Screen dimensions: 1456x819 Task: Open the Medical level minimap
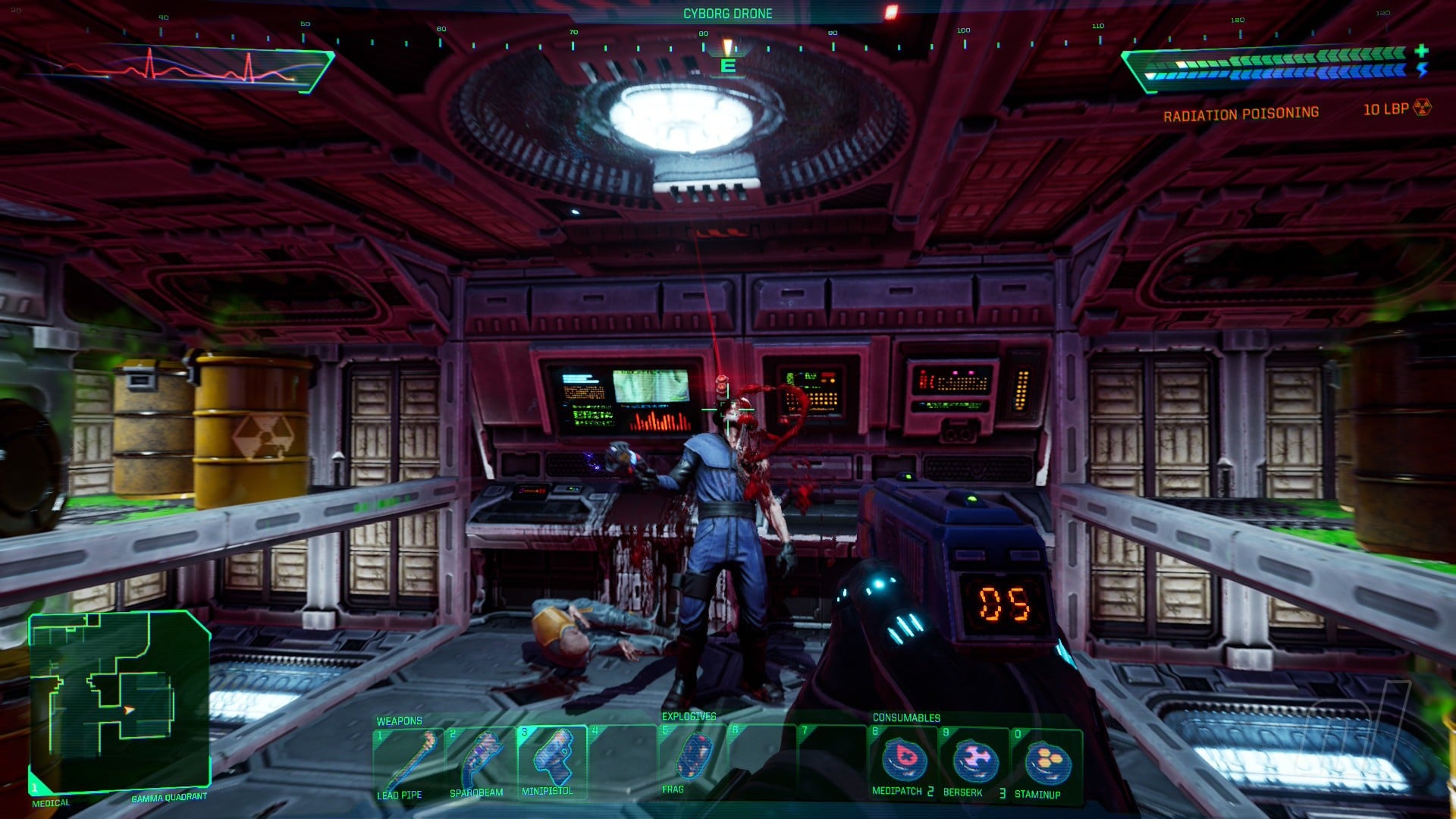point(118,700)
